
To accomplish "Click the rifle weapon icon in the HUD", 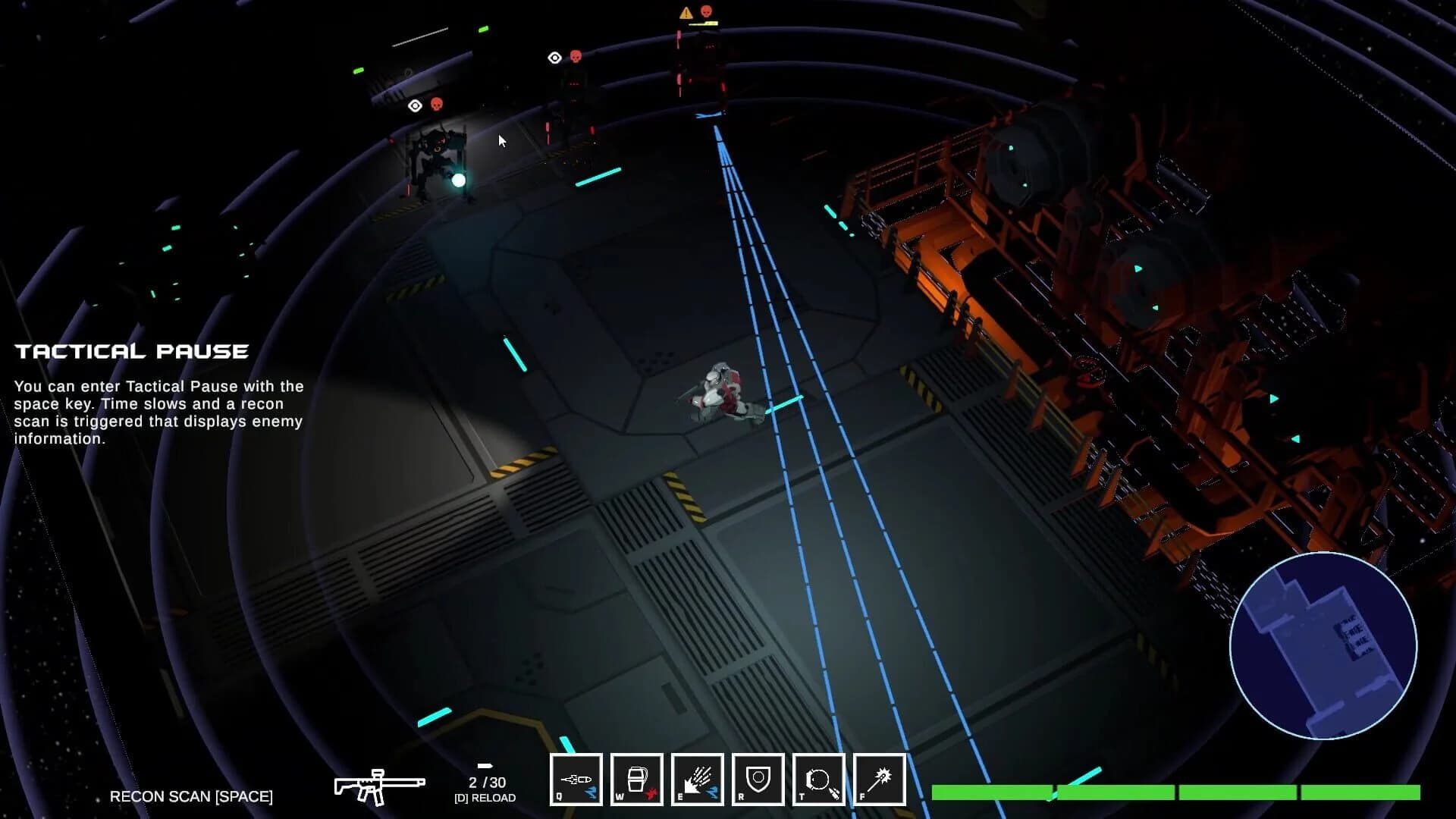I will (379, 785).
